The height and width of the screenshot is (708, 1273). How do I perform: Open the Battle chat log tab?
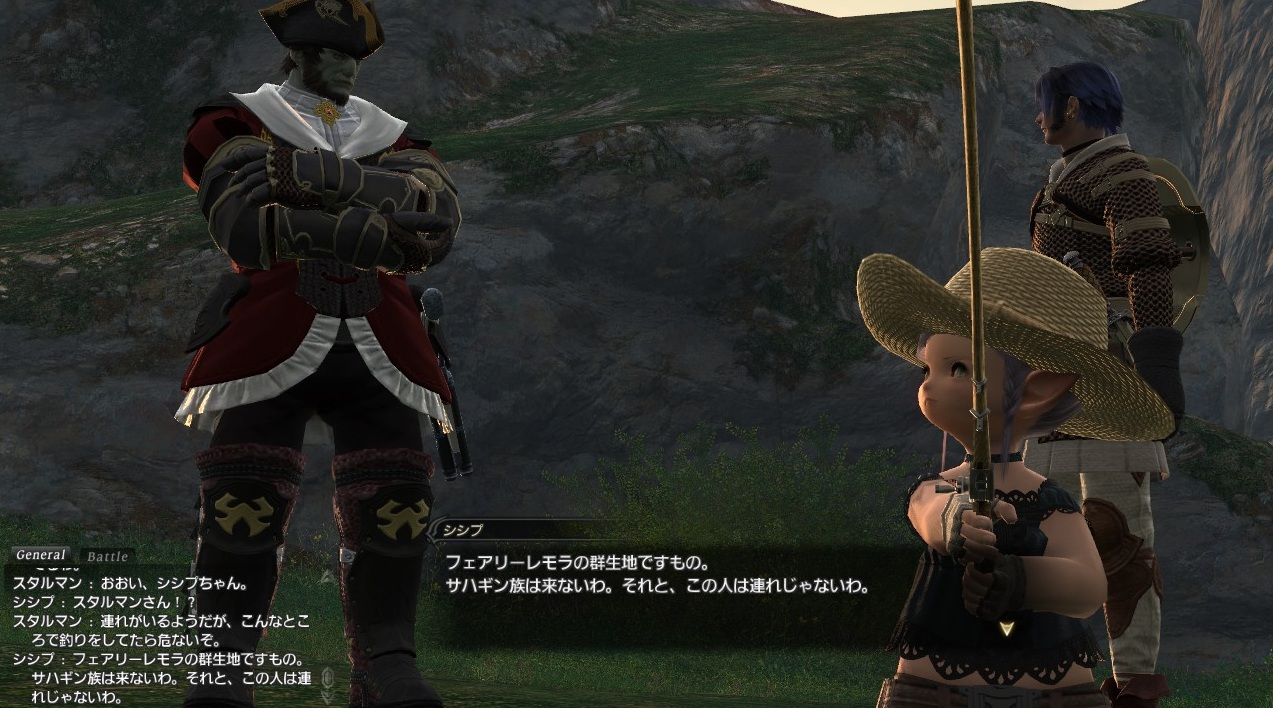(107, 556)
